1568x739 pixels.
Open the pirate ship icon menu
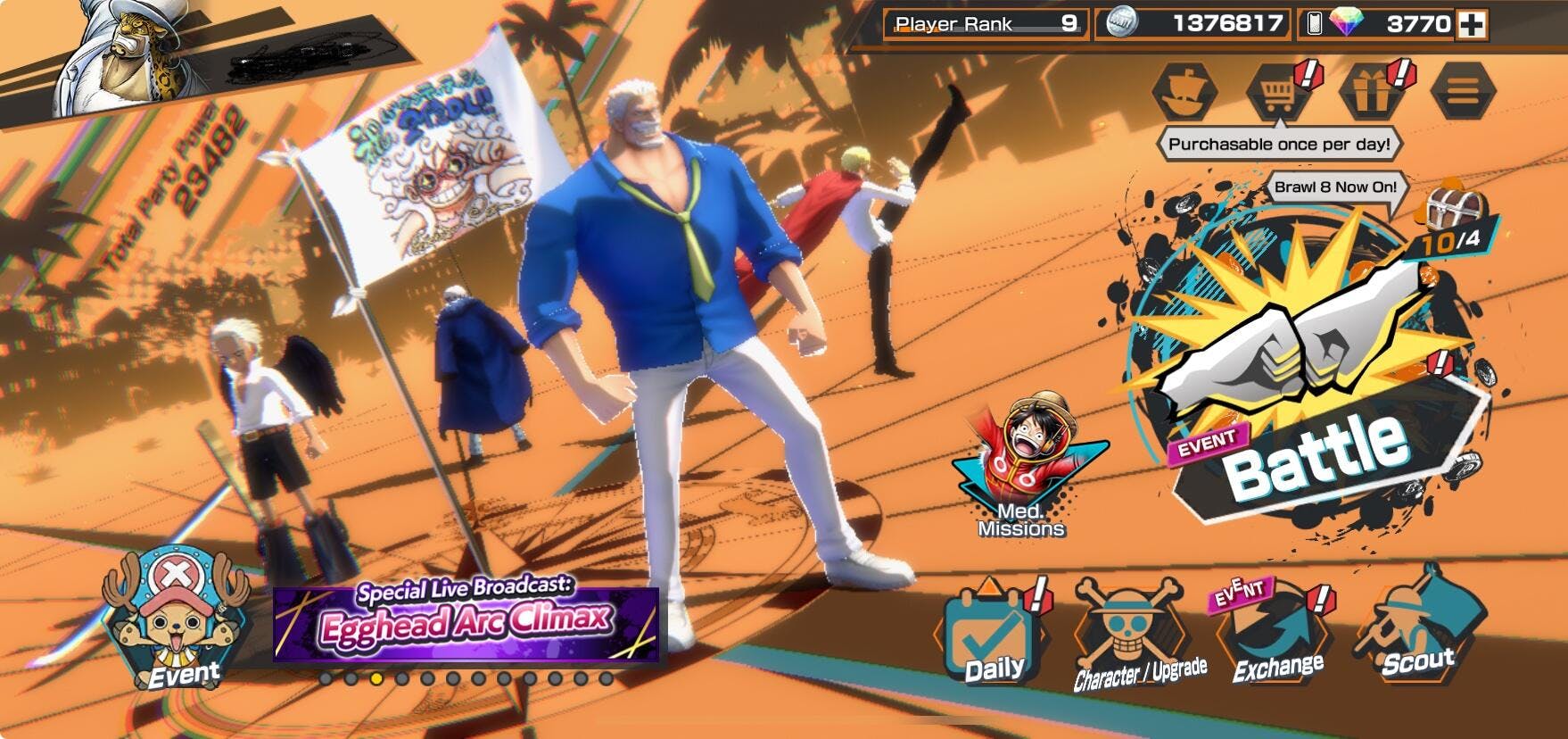point(1184,90)
